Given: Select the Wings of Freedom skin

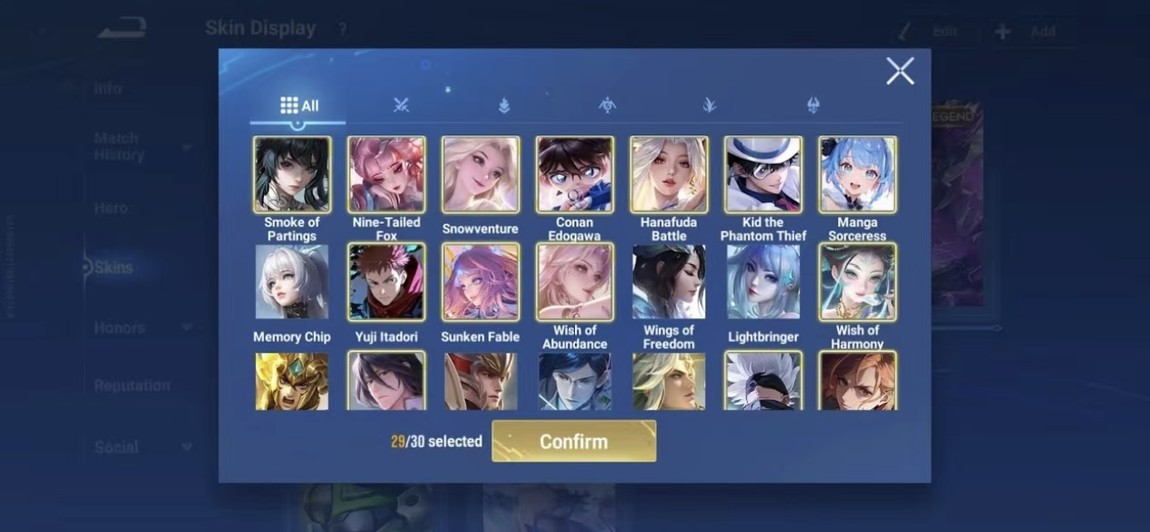Looking at the screenshot, I should pyautogui.click(x=668, y=282).
